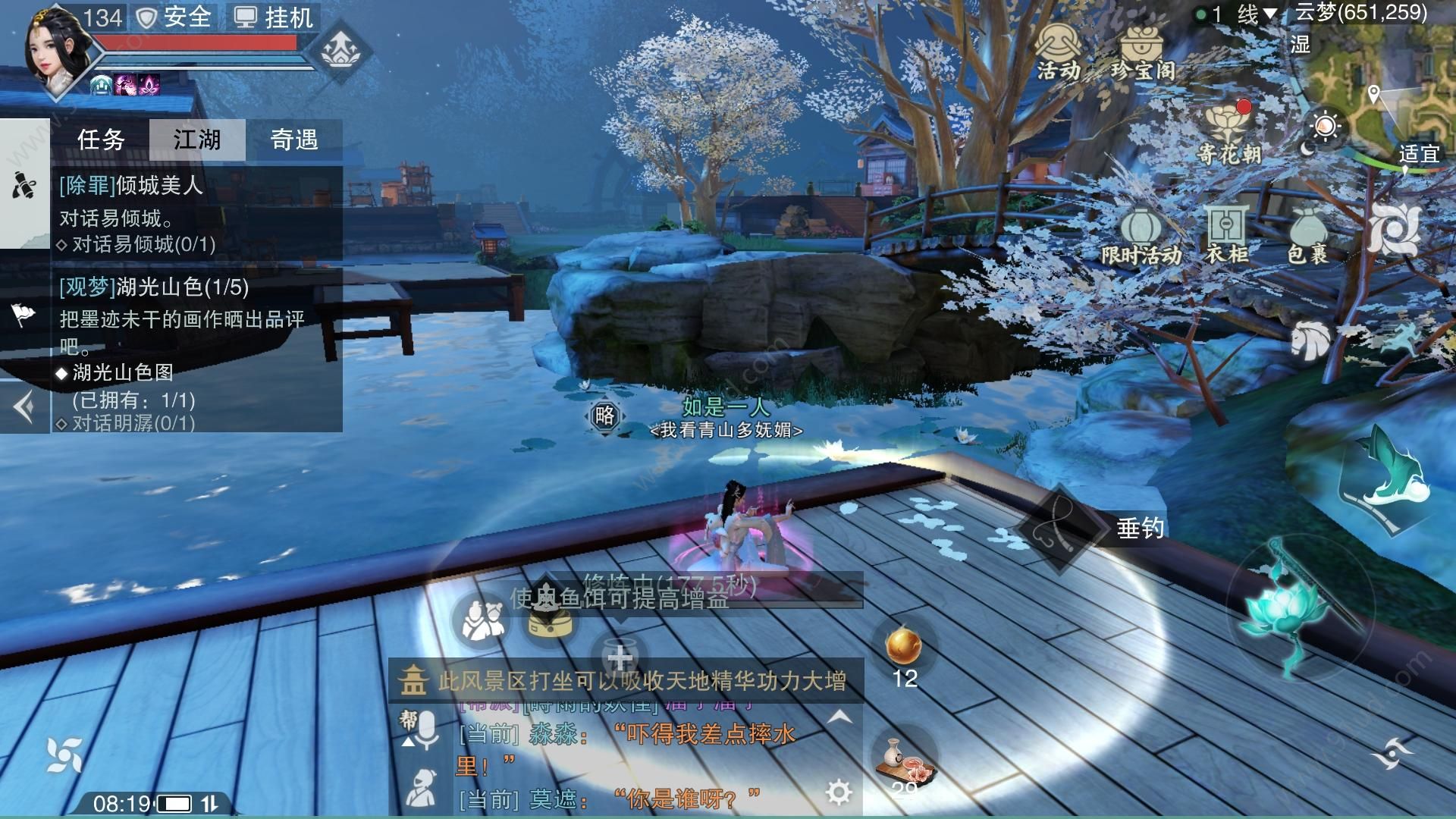Open chat settings gear icon
Viewport: 1456px width, 819px height.
click(x=838, y=792)
